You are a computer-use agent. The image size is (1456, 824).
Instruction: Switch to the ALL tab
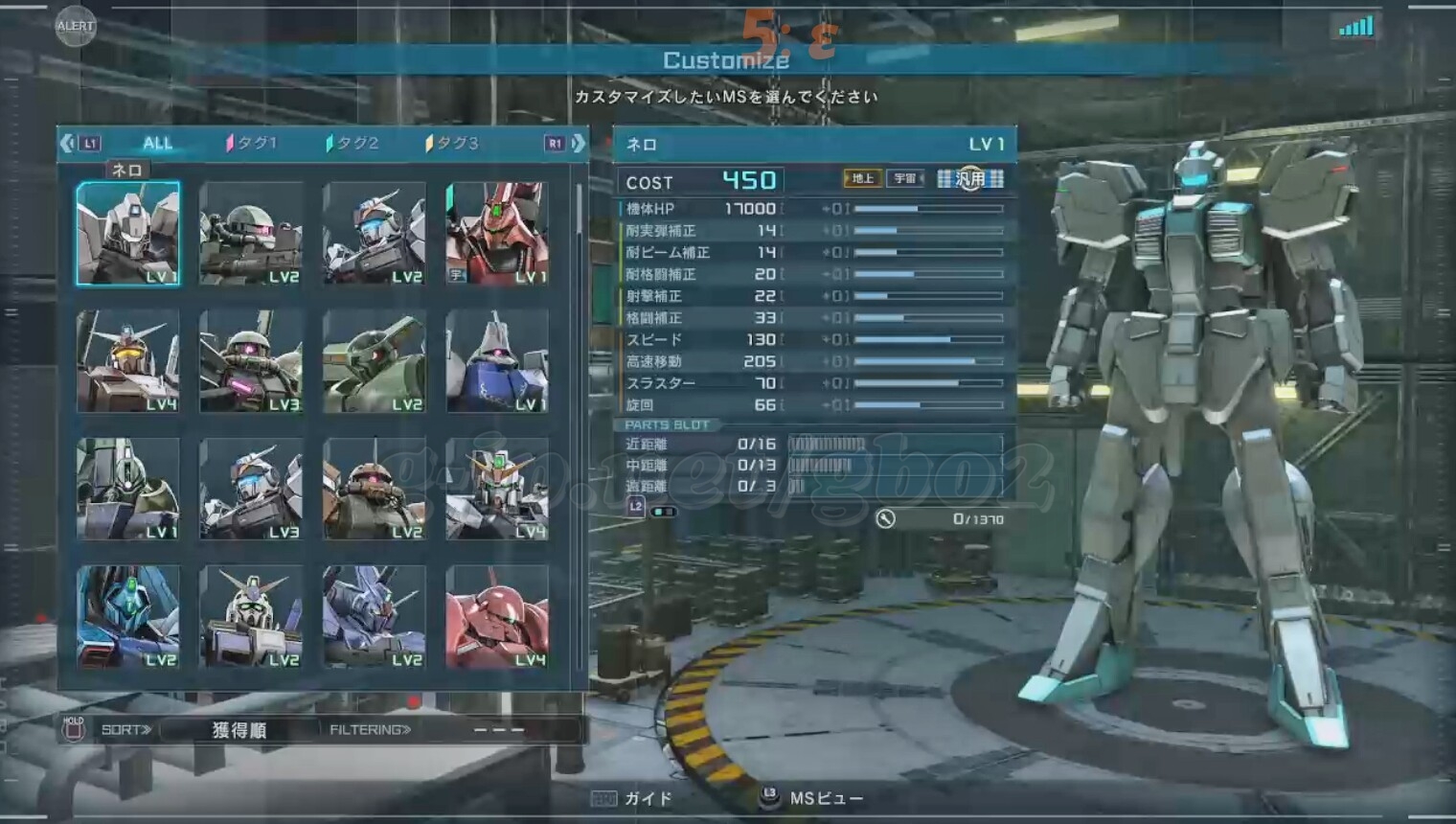tap(157, 143)
